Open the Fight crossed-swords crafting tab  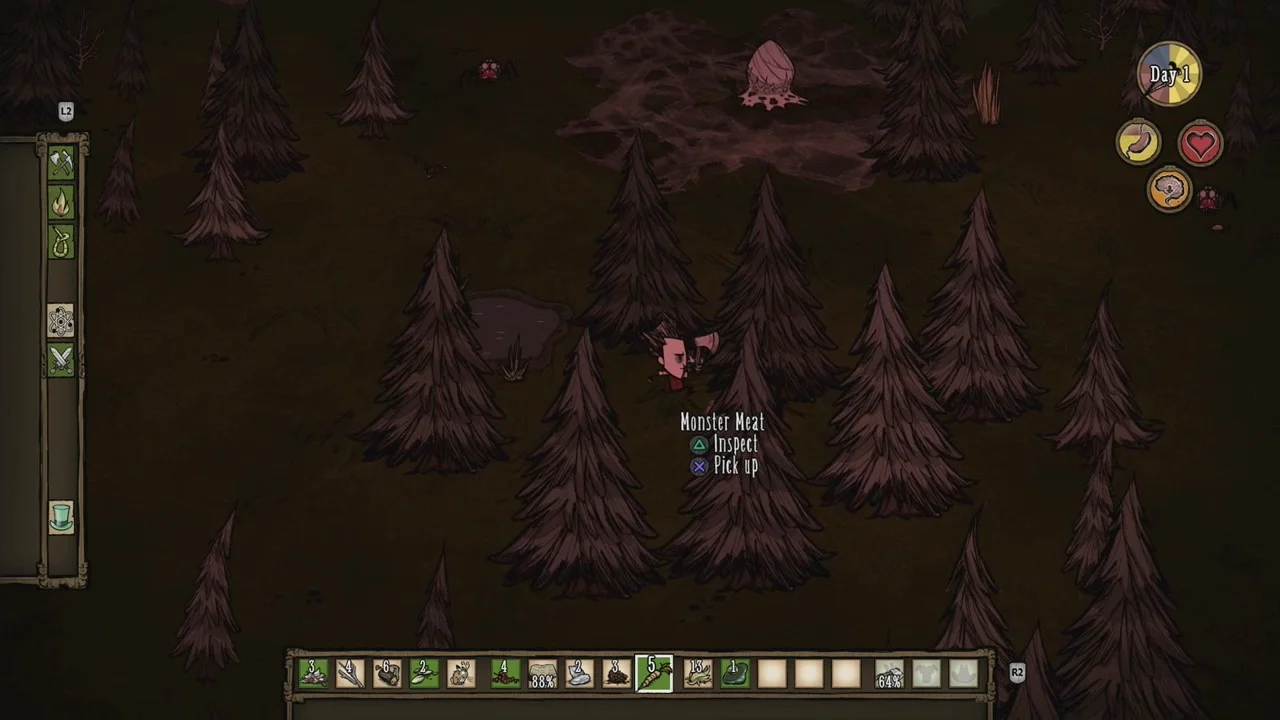click(61, 359)
